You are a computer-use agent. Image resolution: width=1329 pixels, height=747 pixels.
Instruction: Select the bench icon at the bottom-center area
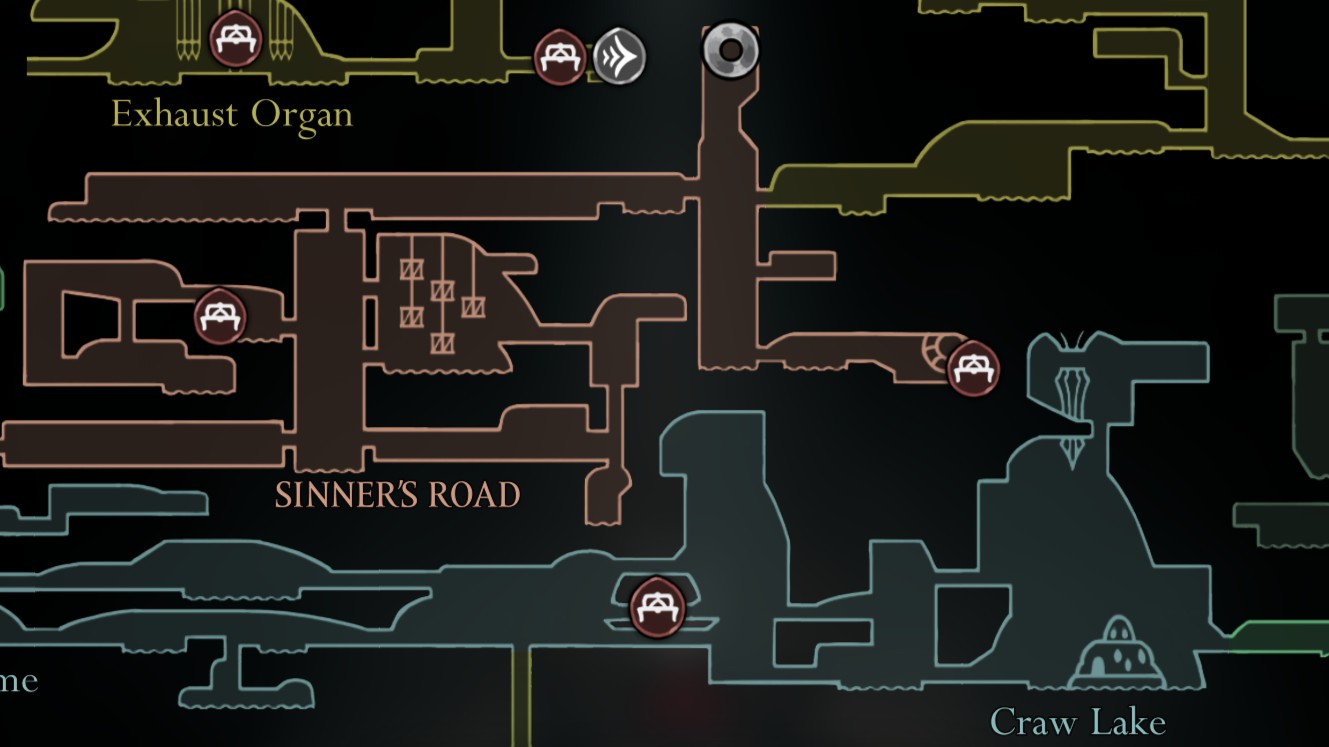[657, 606]
